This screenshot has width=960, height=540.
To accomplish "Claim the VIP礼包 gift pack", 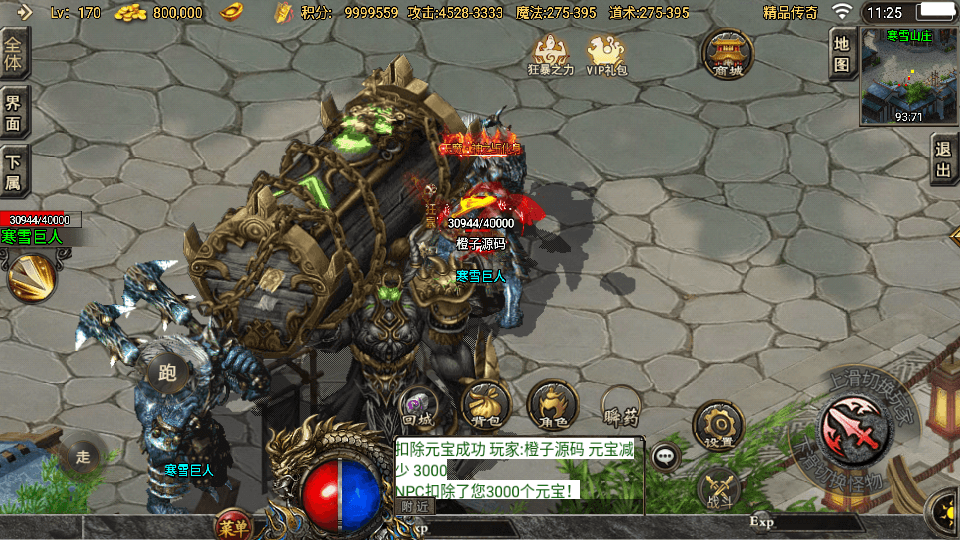I will tap(607, 55).
